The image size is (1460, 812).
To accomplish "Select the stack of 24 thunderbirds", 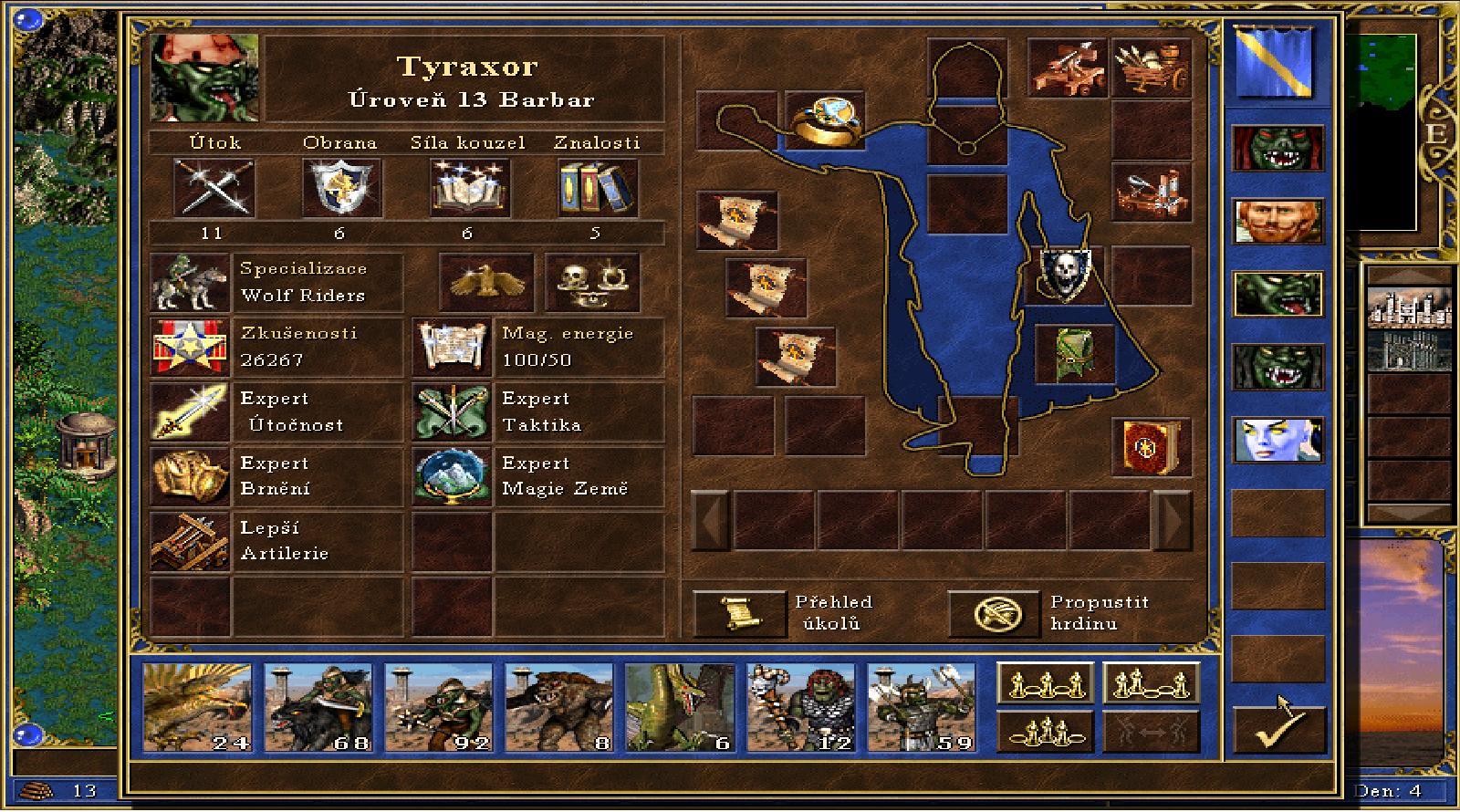I will [x=197, y=707].
